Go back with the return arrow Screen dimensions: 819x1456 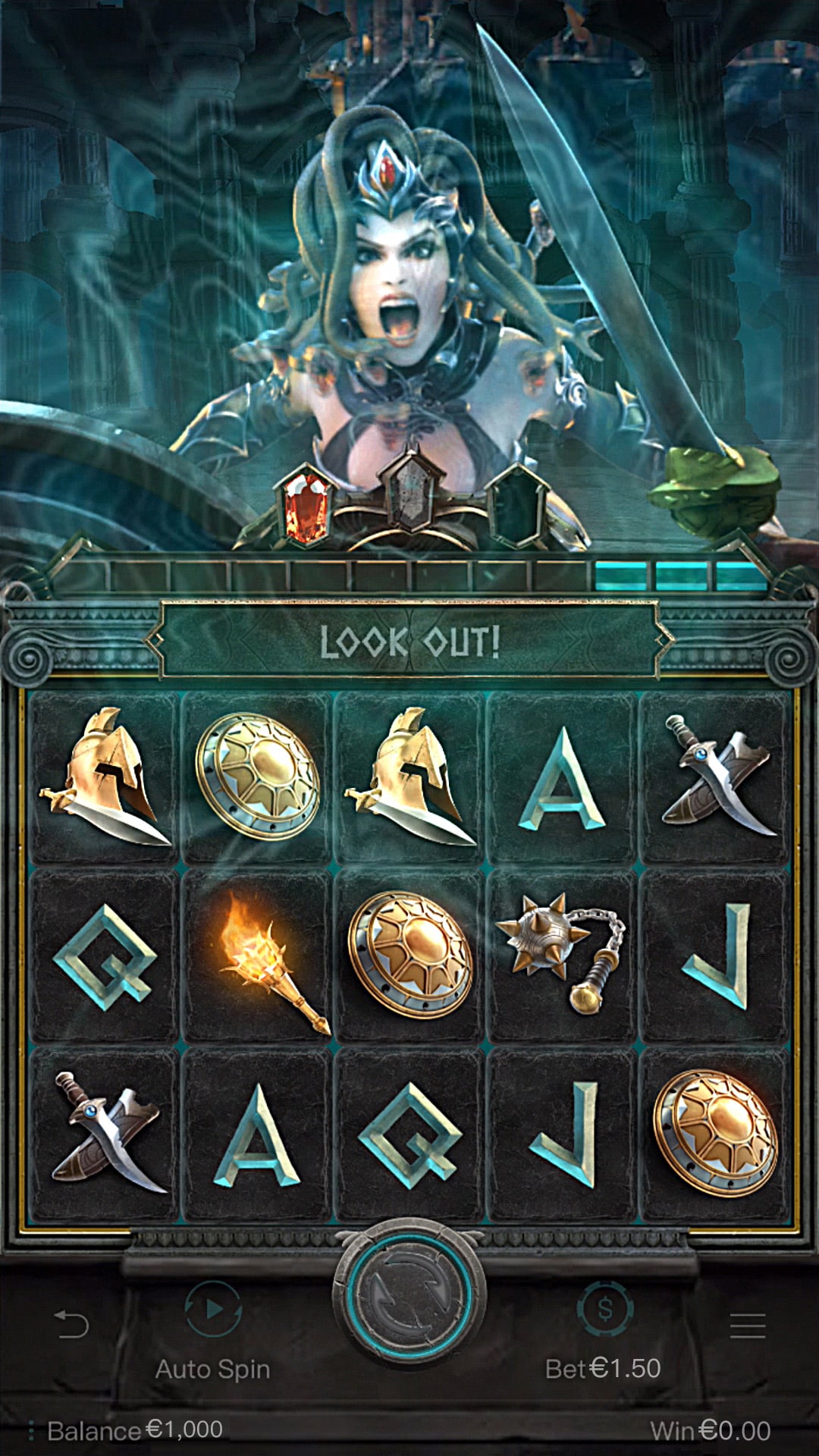[72, 1325]
